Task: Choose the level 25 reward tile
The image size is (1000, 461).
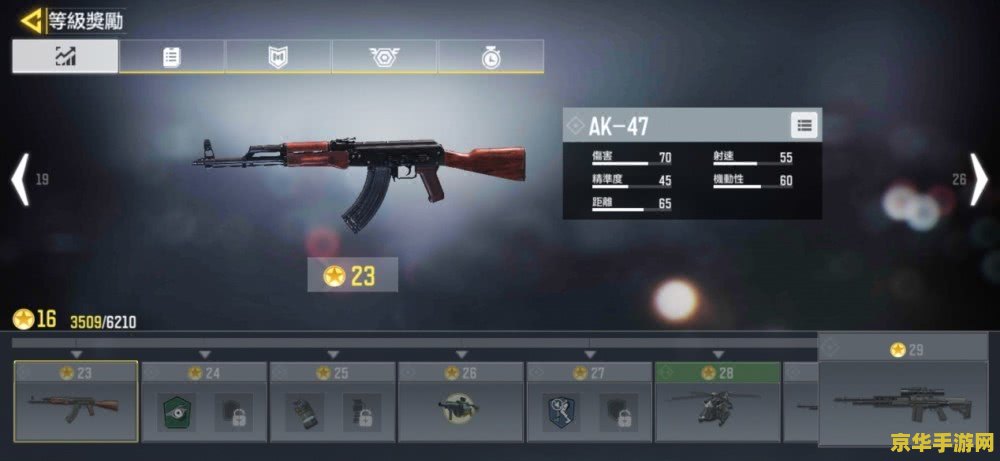Action: (x=333, y=402)
